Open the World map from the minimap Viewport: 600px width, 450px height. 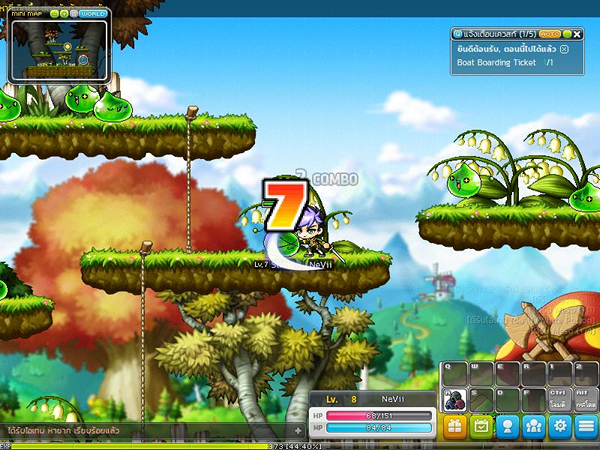tap(92, 14)
